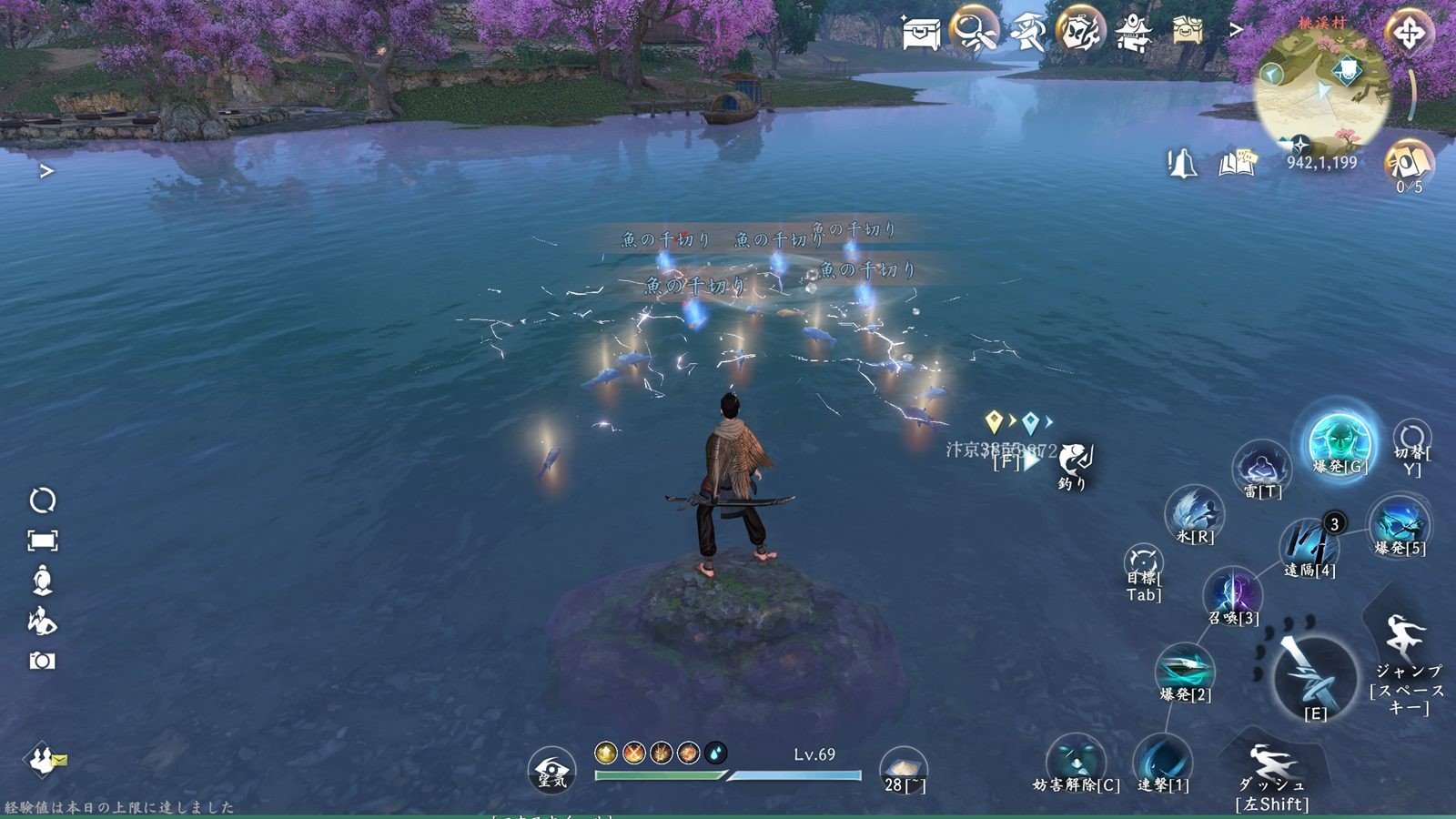This screenshot has width=1456, height=819.
Task: Trigger the 遠隔[4] ranged skill
Action: (1309, 548)
